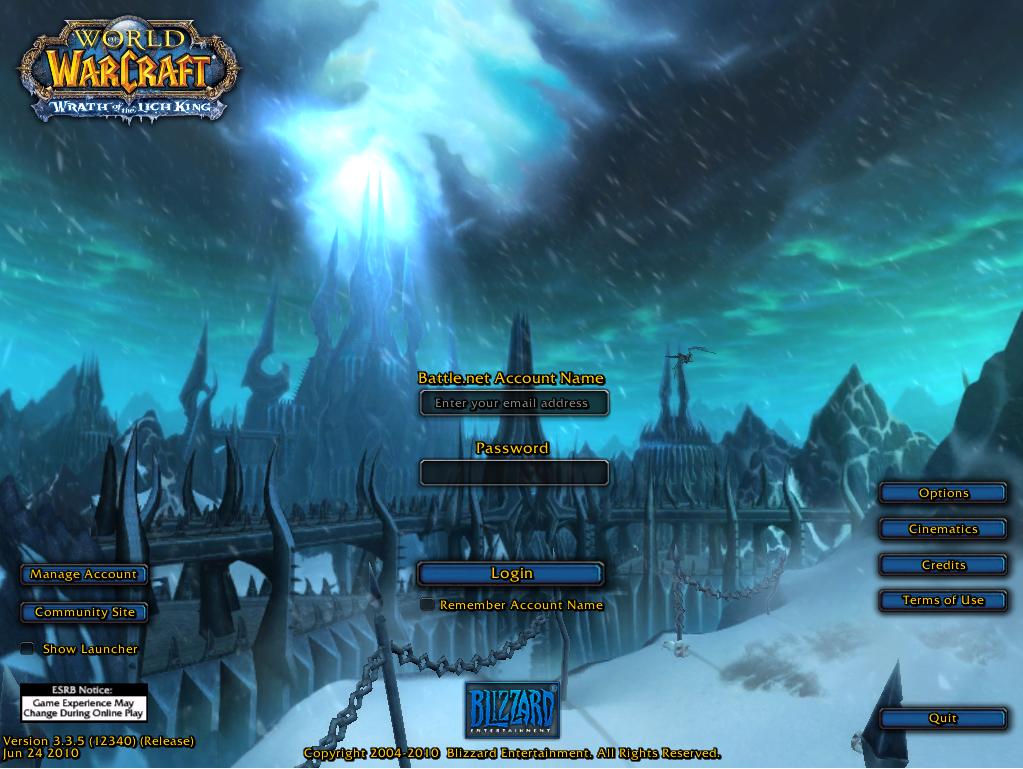Click the Battle.net Account Name field
Screen dimensions: 1023x769
(x=514, y=403)
